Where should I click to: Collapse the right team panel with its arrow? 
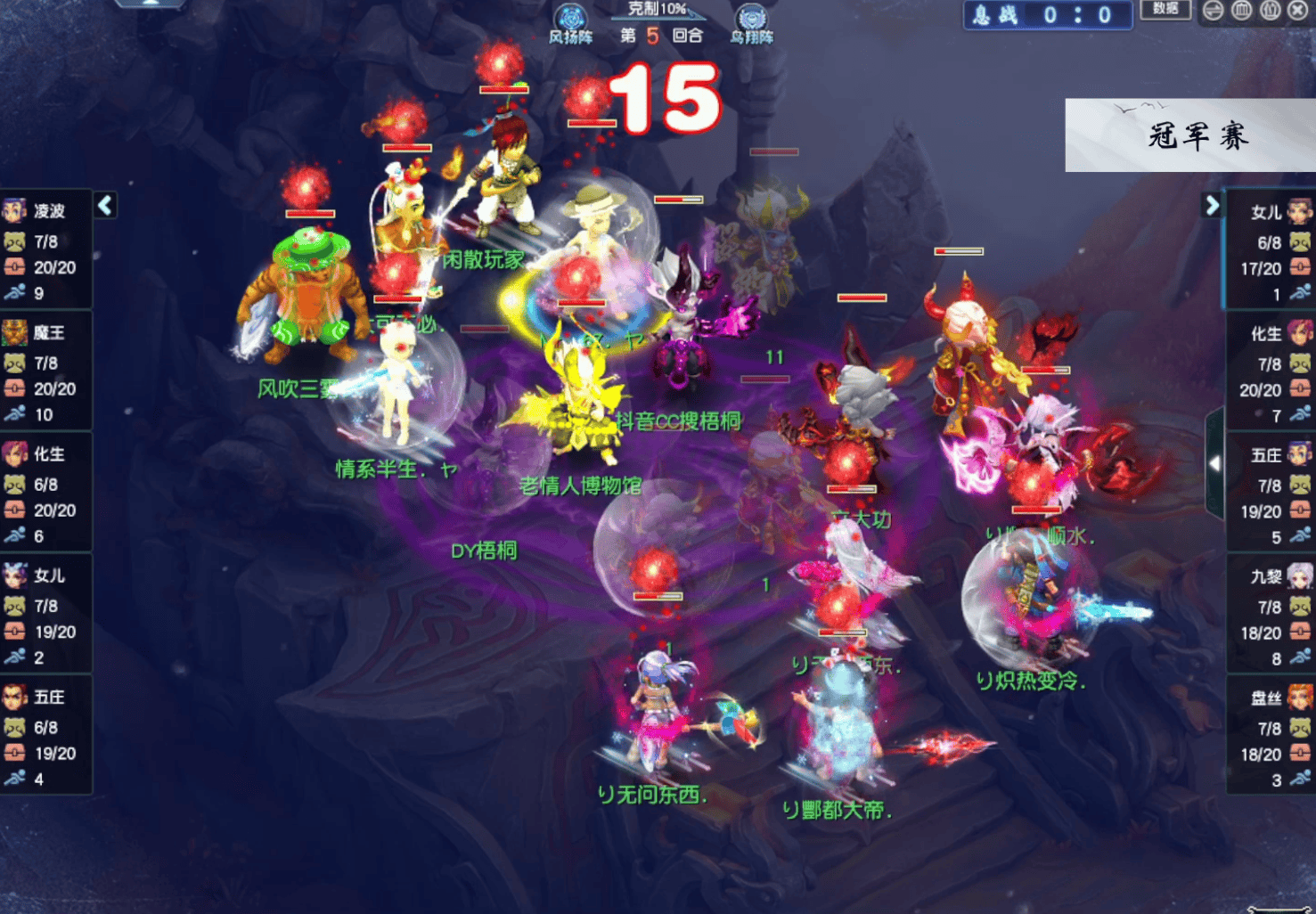tap(1212, 206)
